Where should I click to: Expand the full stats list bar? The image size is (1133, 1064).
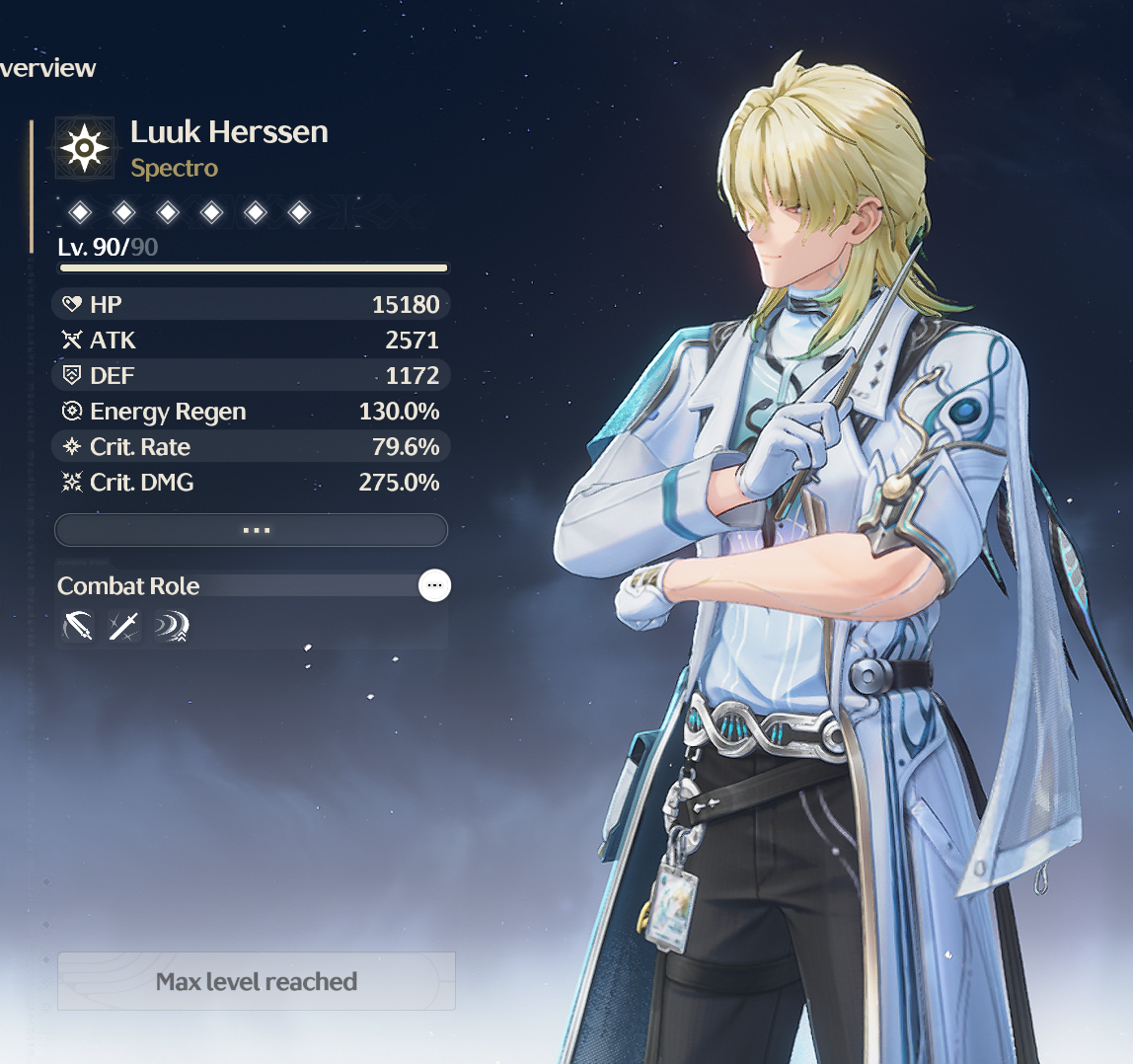tap(251, 530)
